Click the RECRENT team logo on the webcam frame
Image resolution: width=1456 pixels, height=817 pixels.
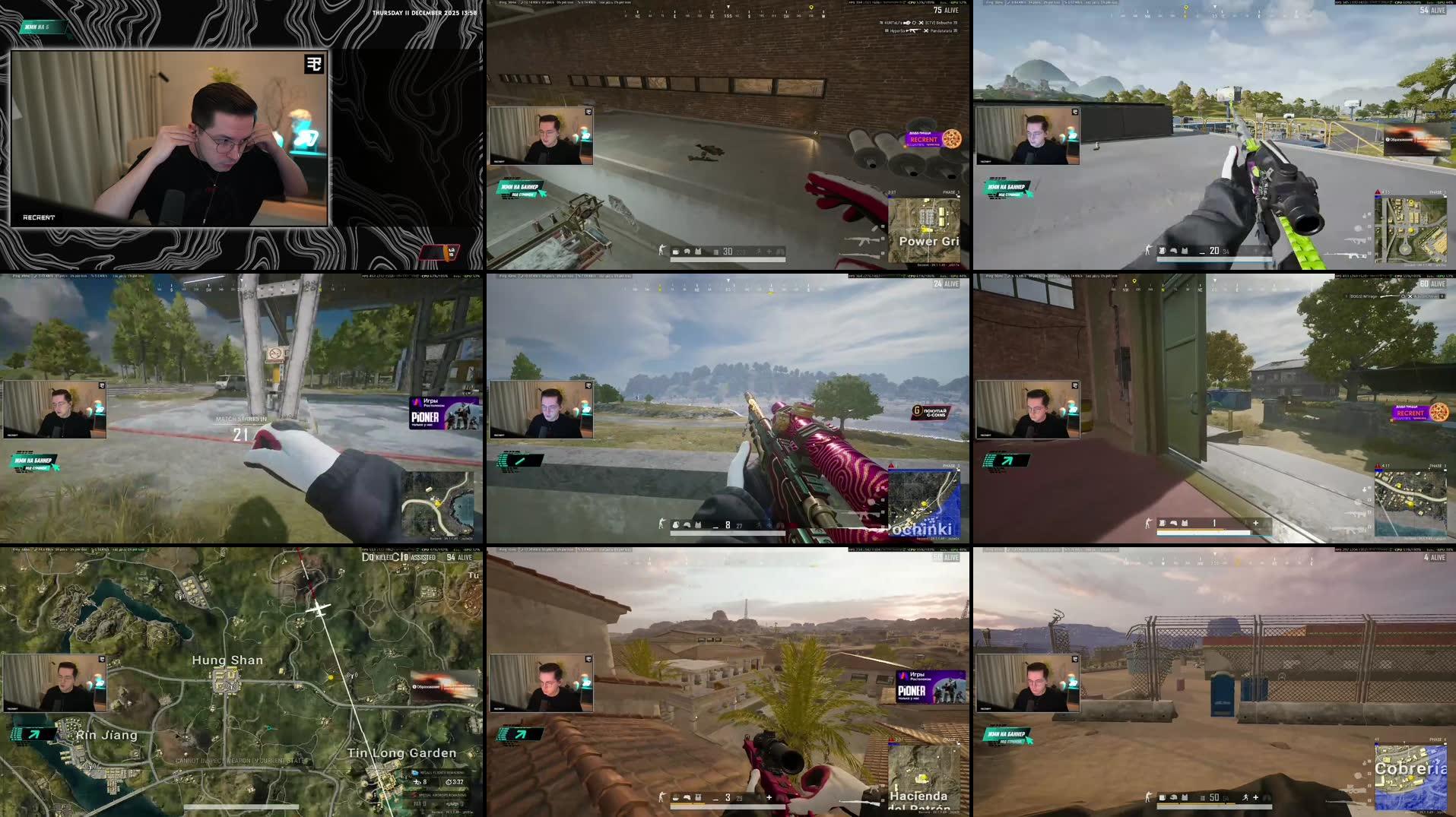[312, 64]
